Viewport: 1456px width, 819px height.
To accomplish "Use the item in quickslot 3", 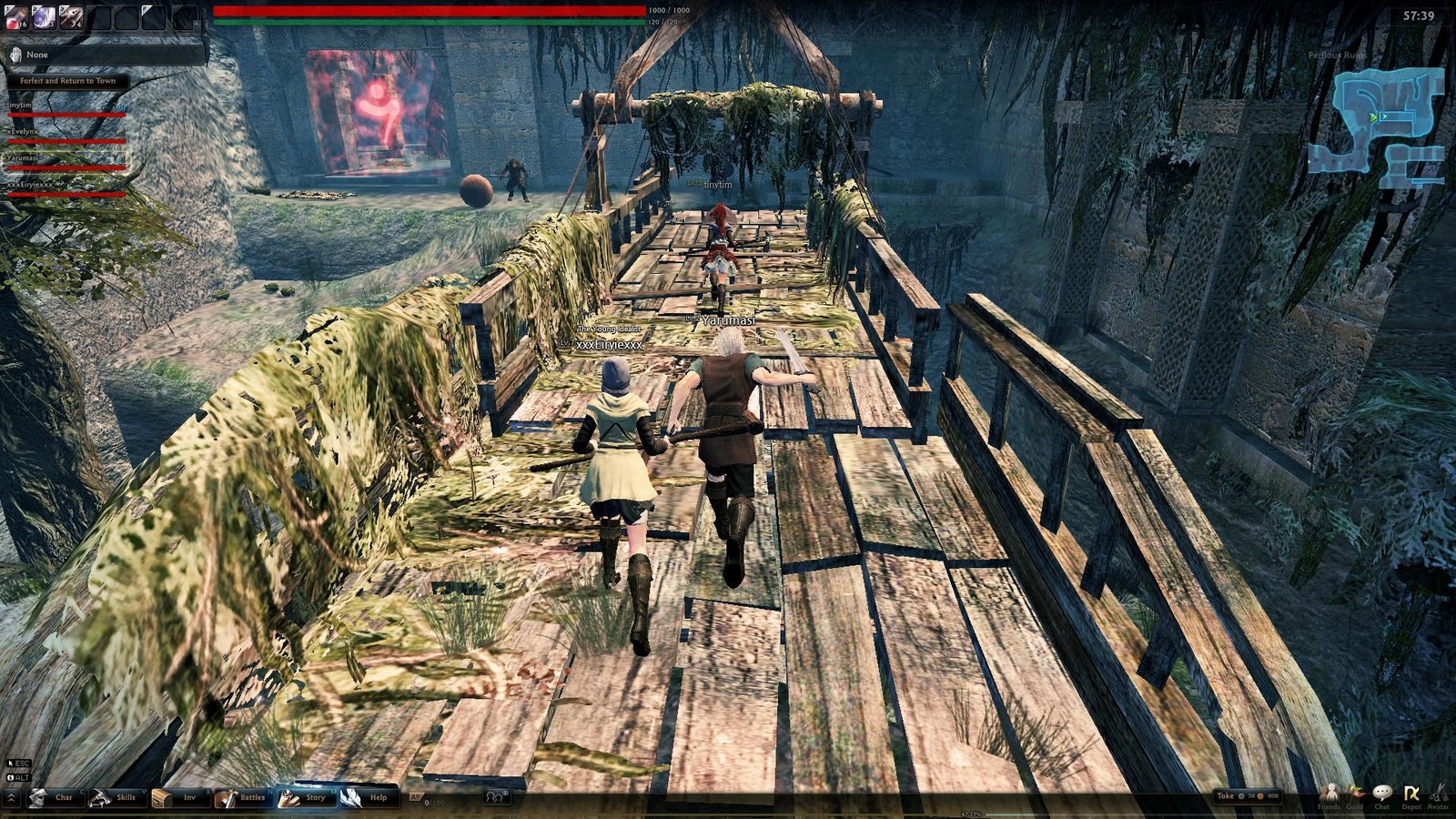I will 71,18.
